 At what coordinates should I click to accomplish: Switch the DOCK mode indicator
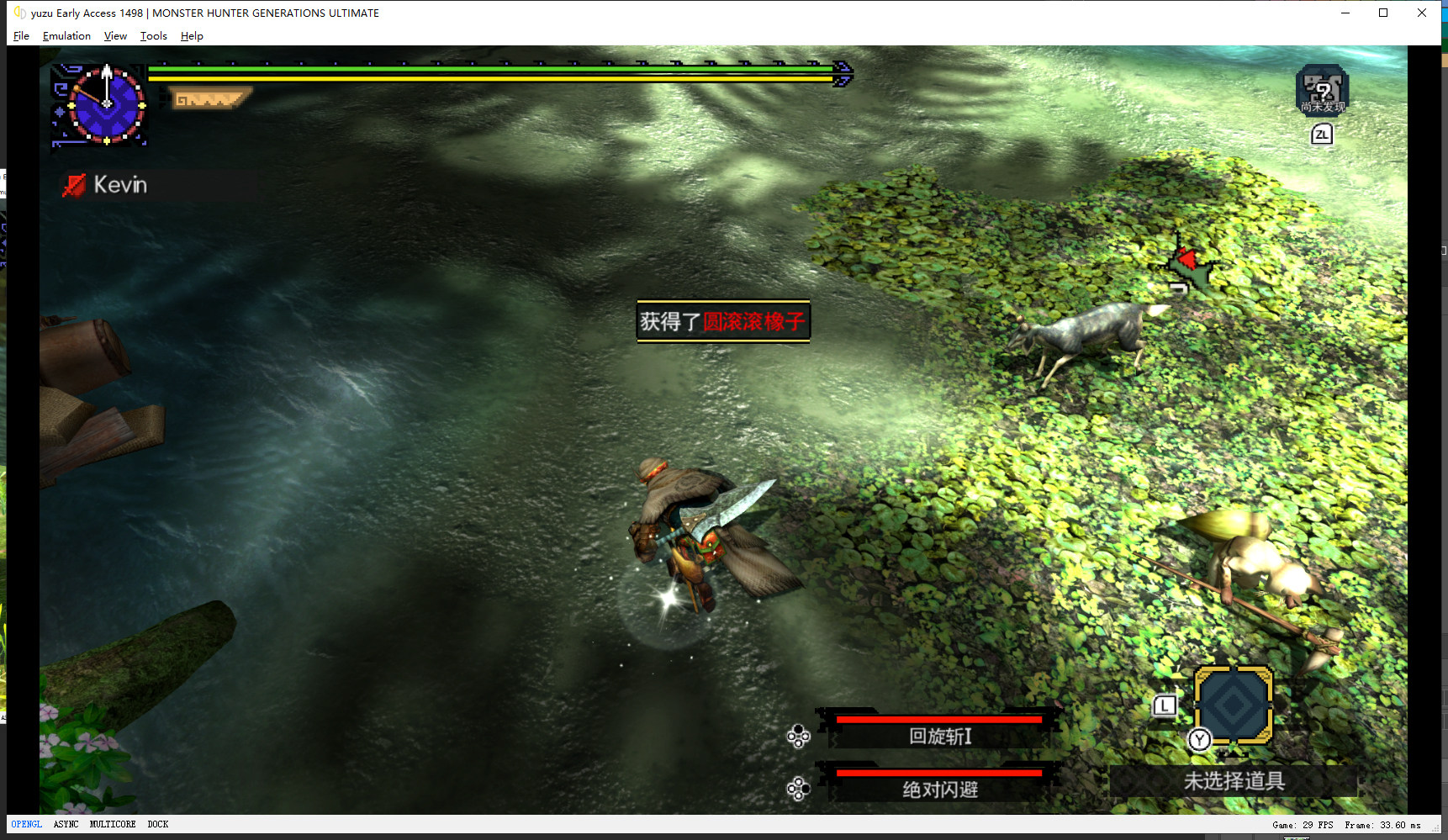click(x=157, y=825)
